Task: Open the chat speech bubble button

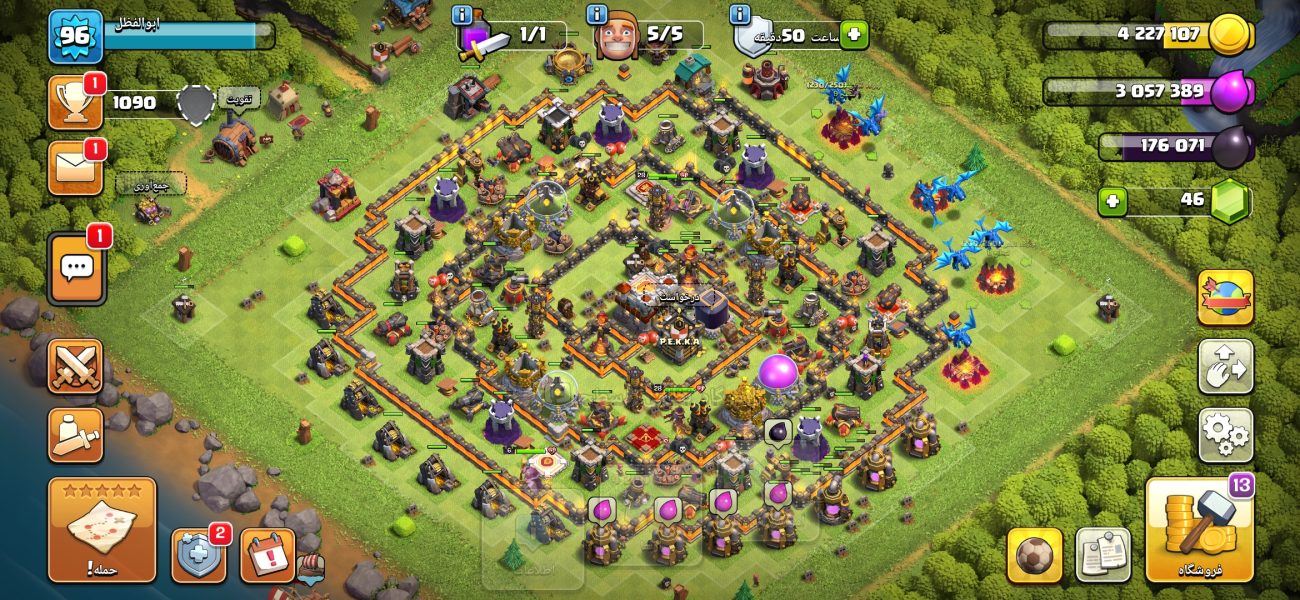Action: tap(77, 268)
